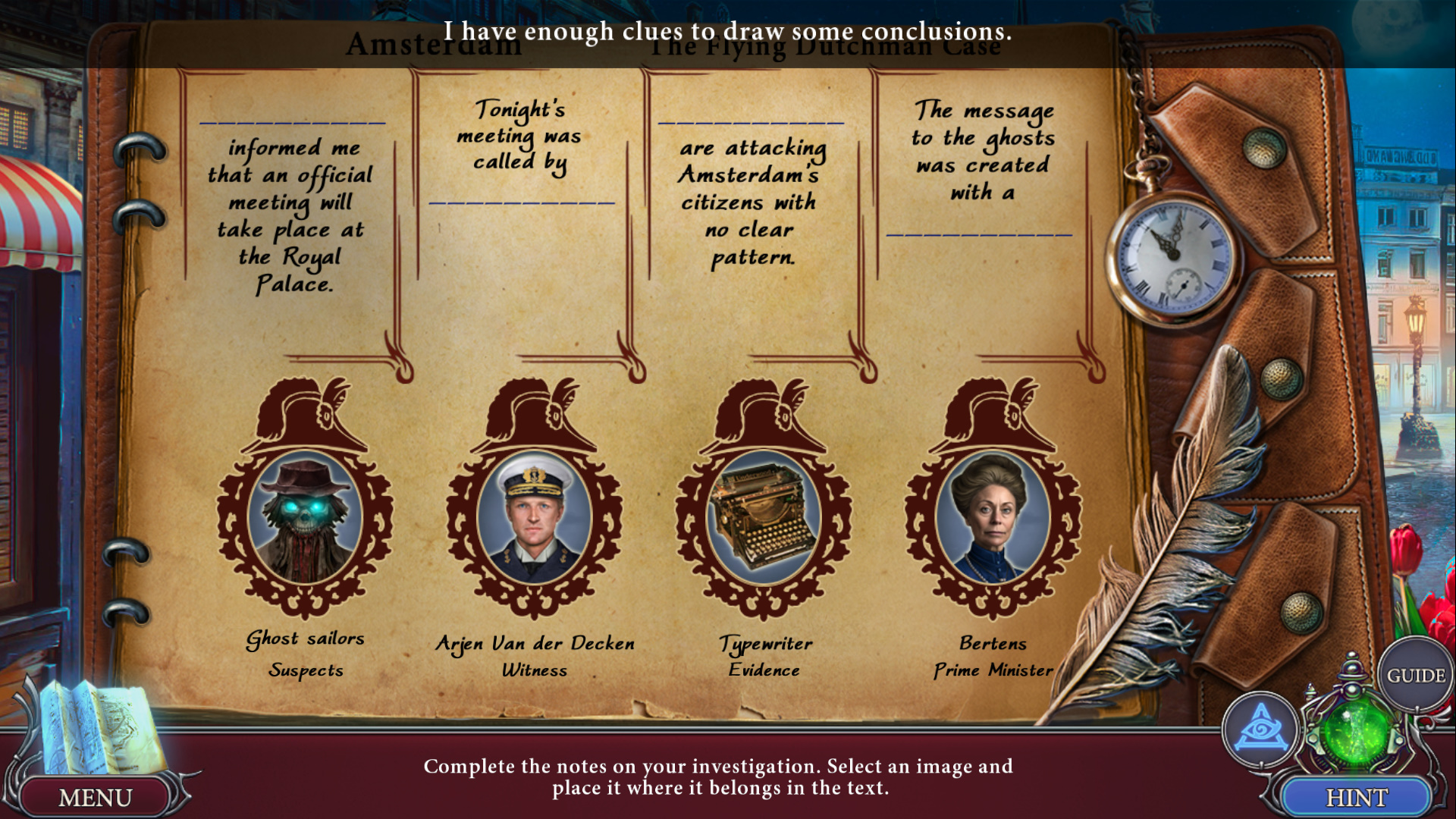Use the HINT button
1456x819 pixels.
coord(1356,797)
